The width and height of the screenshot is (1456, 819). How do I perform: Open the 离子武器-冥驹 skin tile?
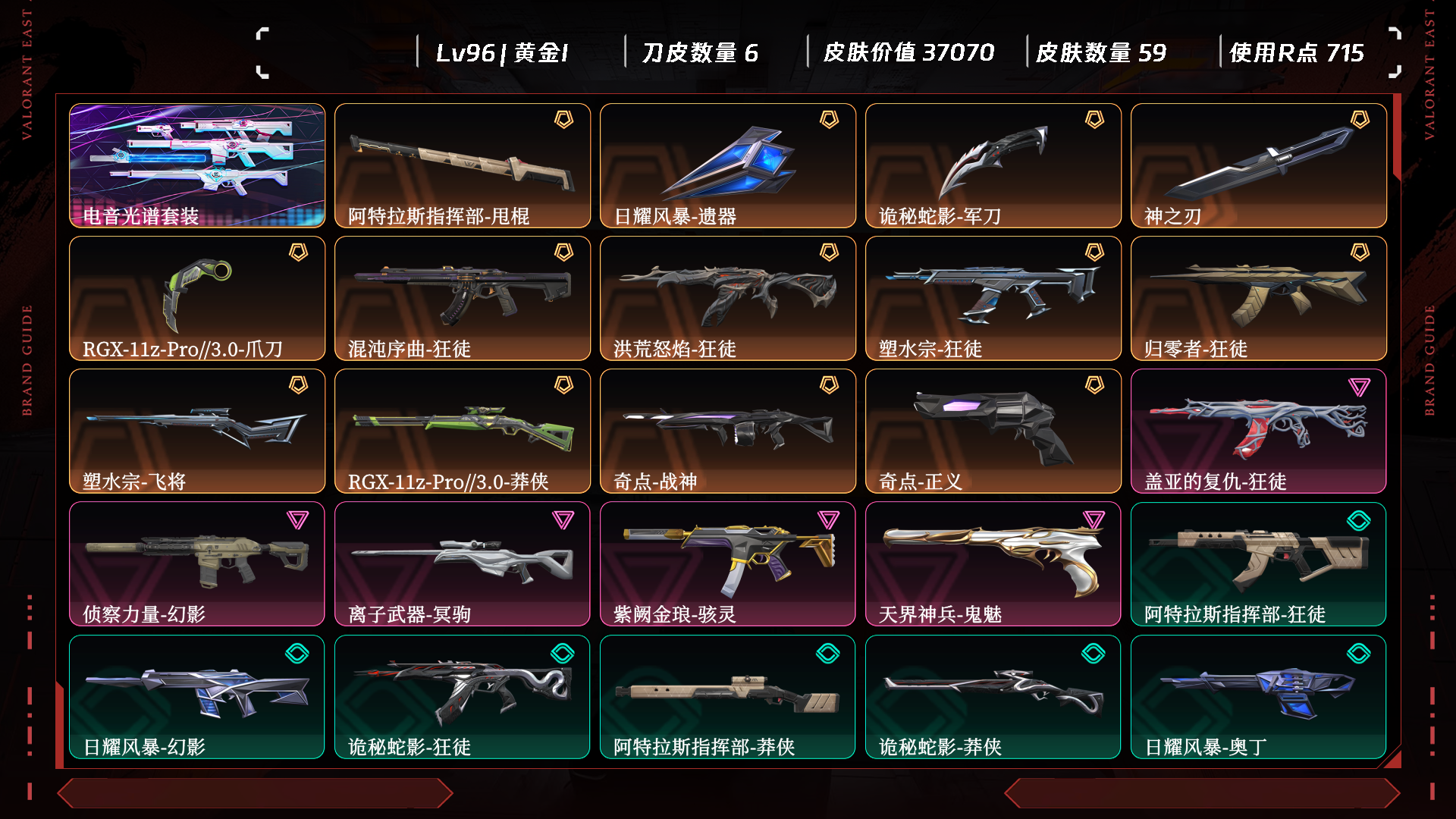(x=463, y=563)
